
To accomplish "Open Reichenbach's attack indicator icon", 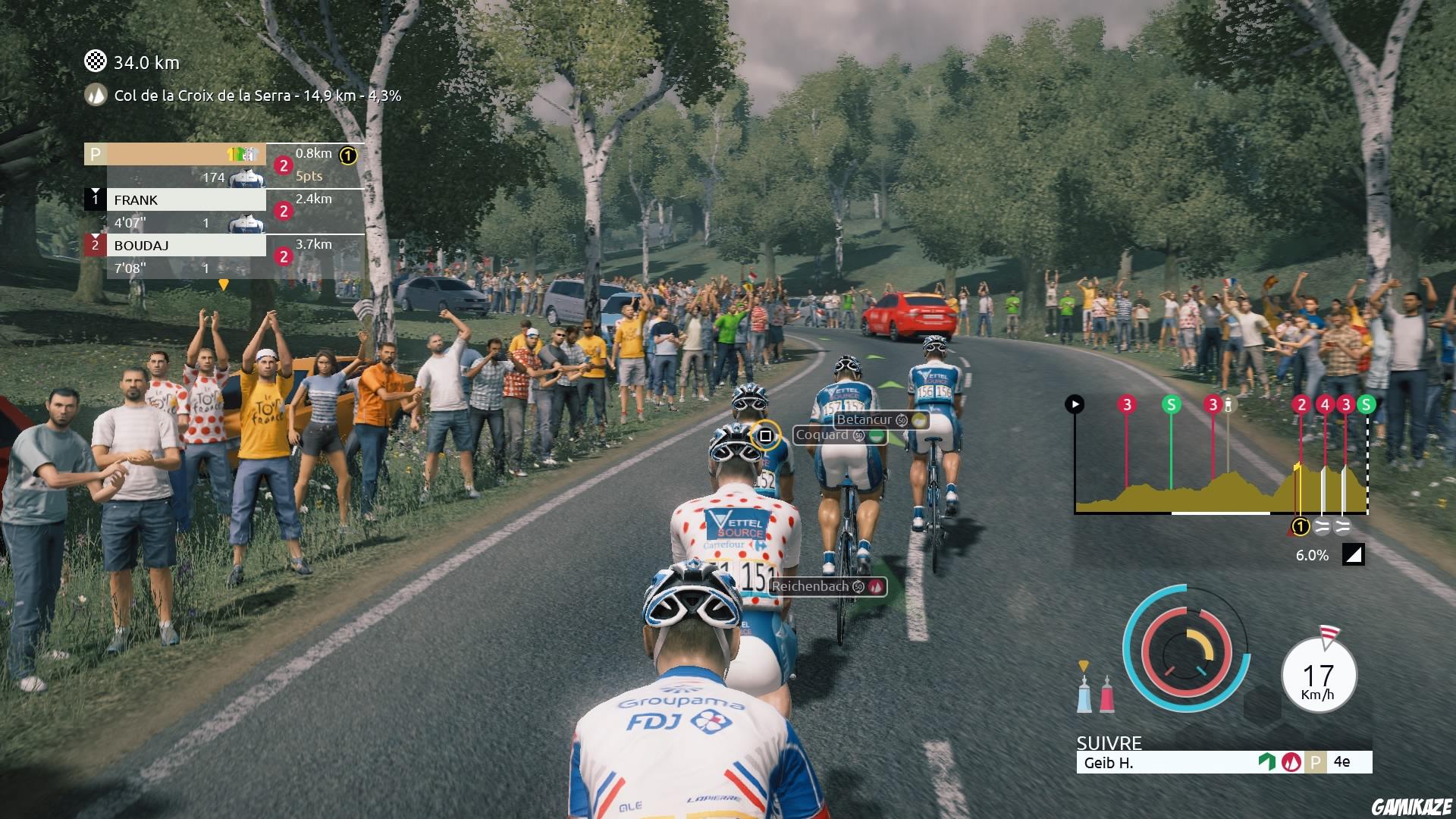I will 876,587.
